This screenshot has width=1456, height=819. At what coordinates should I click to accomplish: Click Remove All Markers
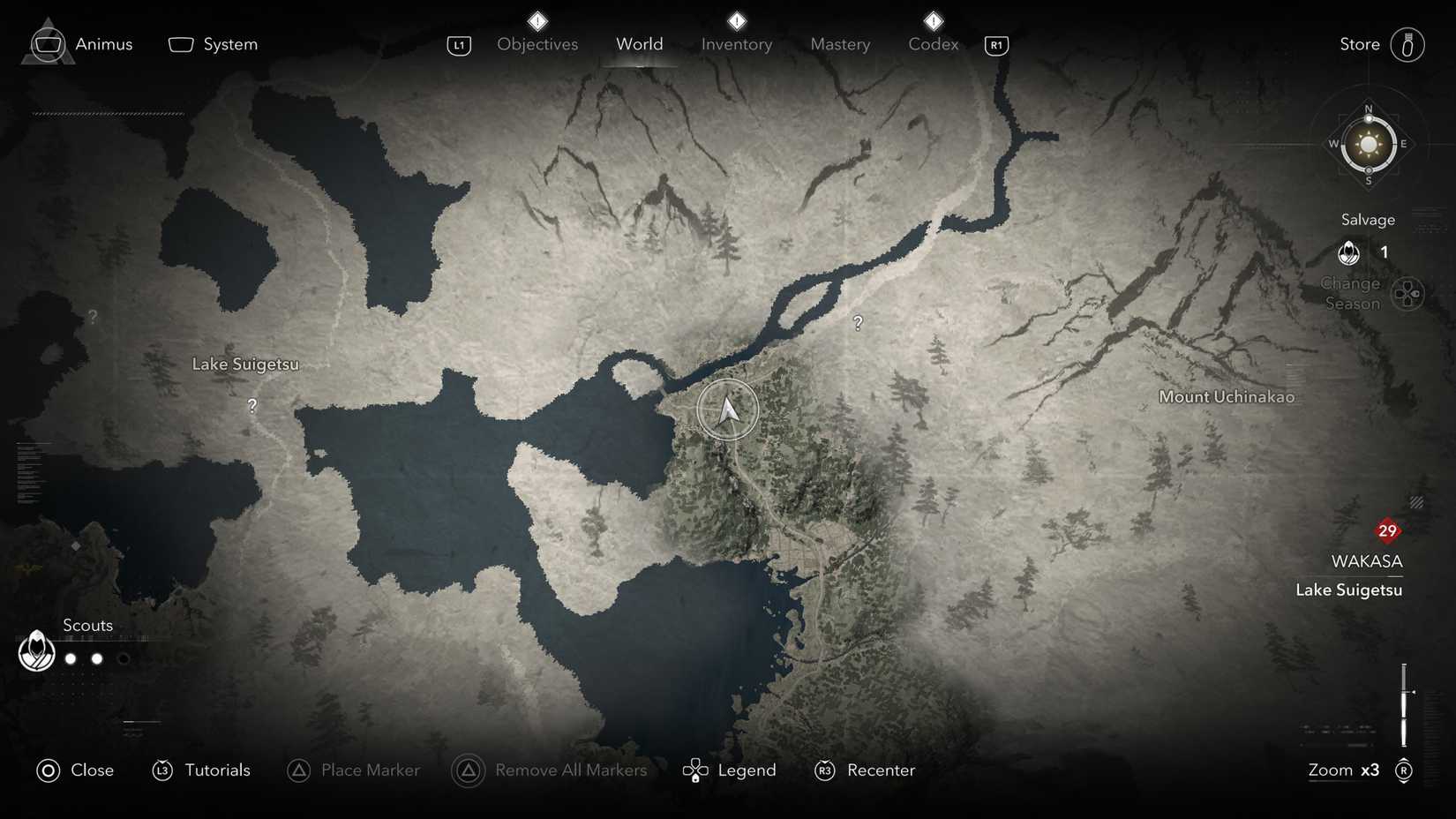click(570, 770)
